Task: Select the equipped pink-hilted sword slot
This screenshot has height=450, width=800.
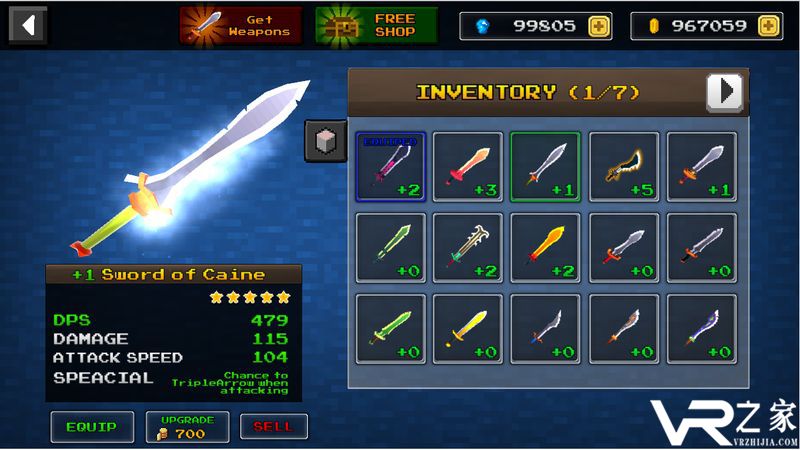Action: click(390, 166)
